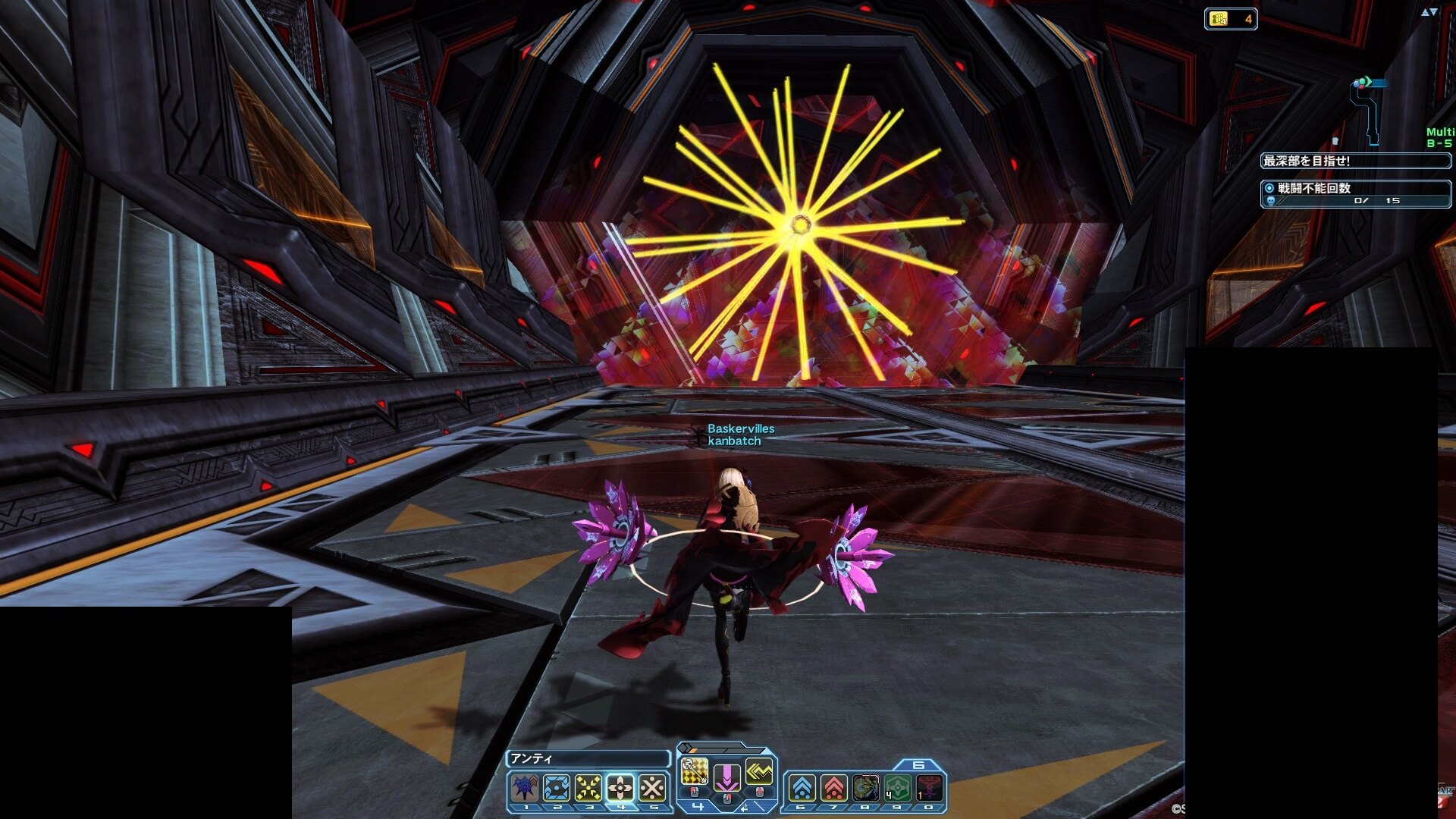Select the spiky blue burst skill in slot 1

click(525, 789)
